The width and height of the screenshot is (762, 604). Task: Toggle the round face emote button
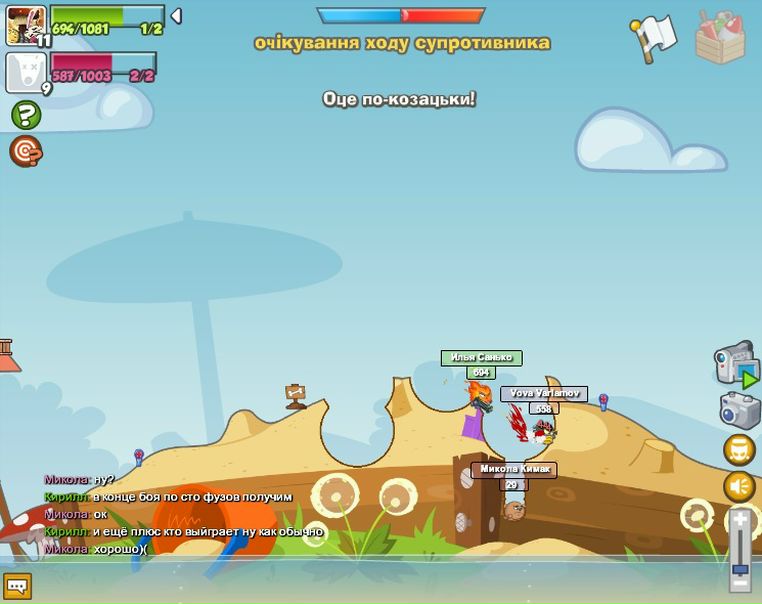739,450
